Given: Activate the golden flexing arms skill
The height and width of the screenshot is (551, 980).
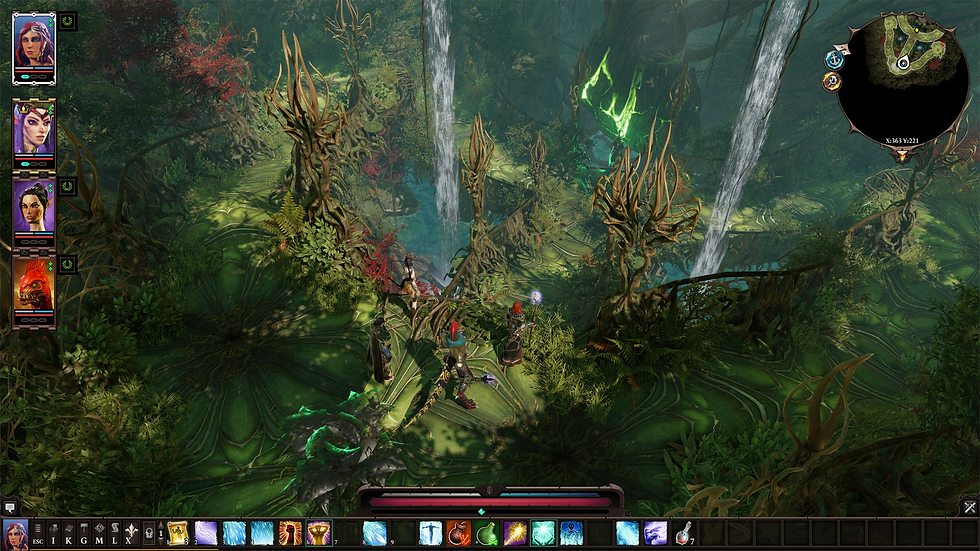Looking at the screenshot, I should (x=319, y=533).
